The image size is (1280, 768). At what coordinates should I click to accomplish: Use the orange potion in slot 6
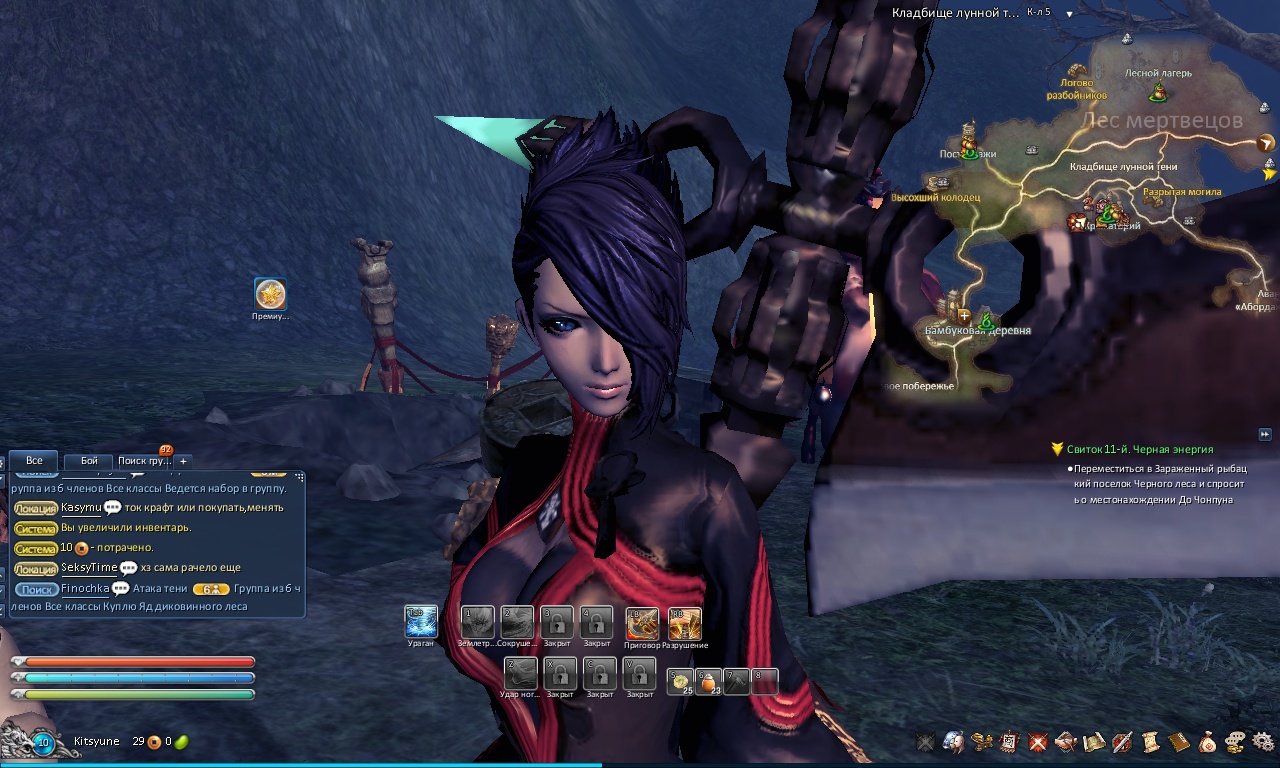click(x=709, y=681)
